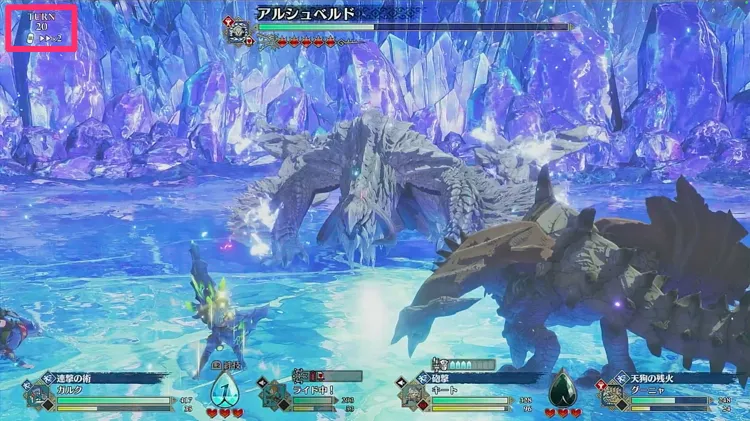Select the グーニャ party member portrait
Image resolution: width=750 pixels, height=421 pixels.
tap(610, 394)
